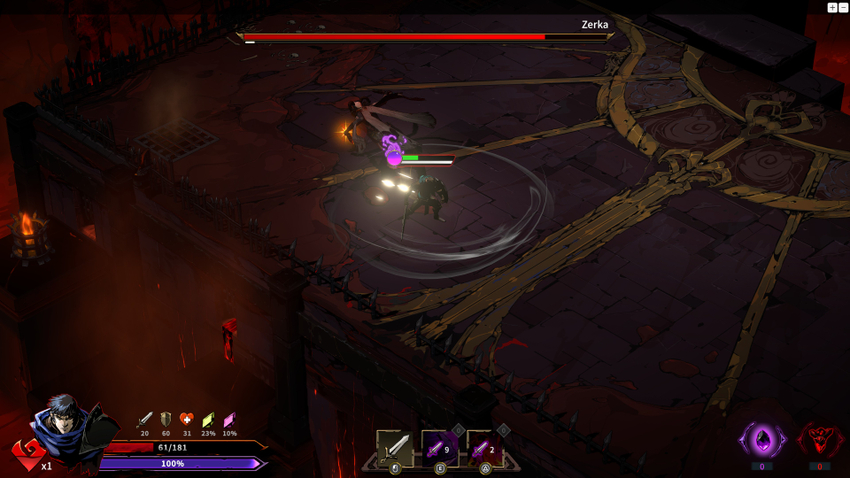Inspect the shield defense stat icon
Image resolution: width=850 pixels, height=478 pixels.
point(166,420)
